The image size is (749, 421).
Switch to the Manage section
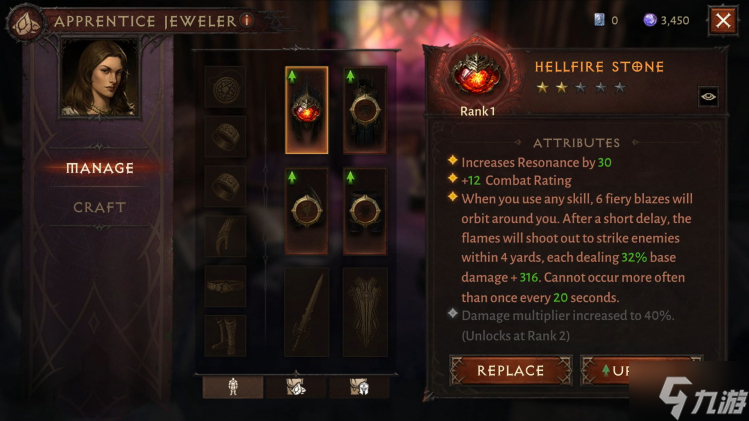coord(100,168)
